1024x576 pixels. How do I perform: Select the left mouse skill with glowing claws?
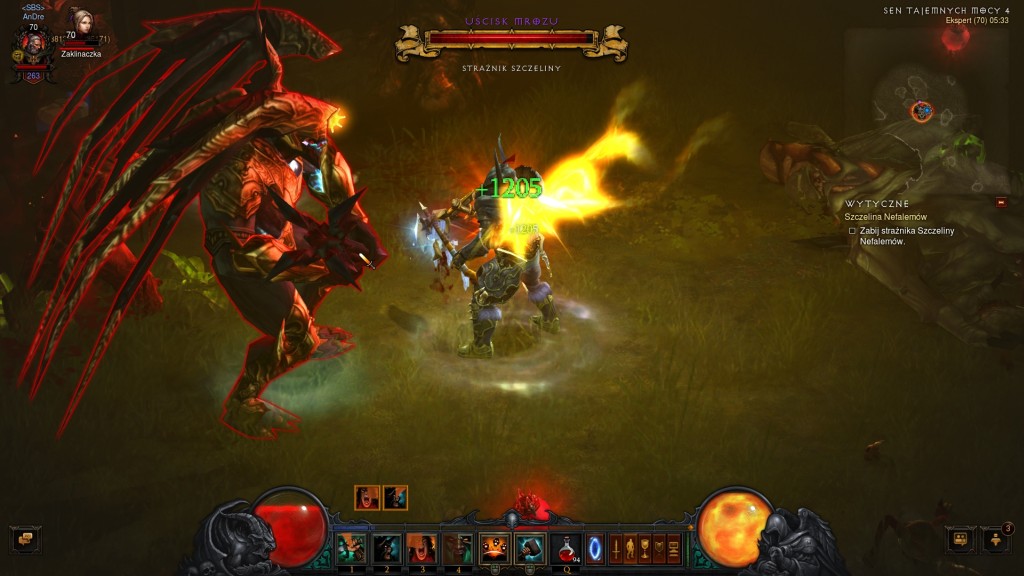pos(494,547)
